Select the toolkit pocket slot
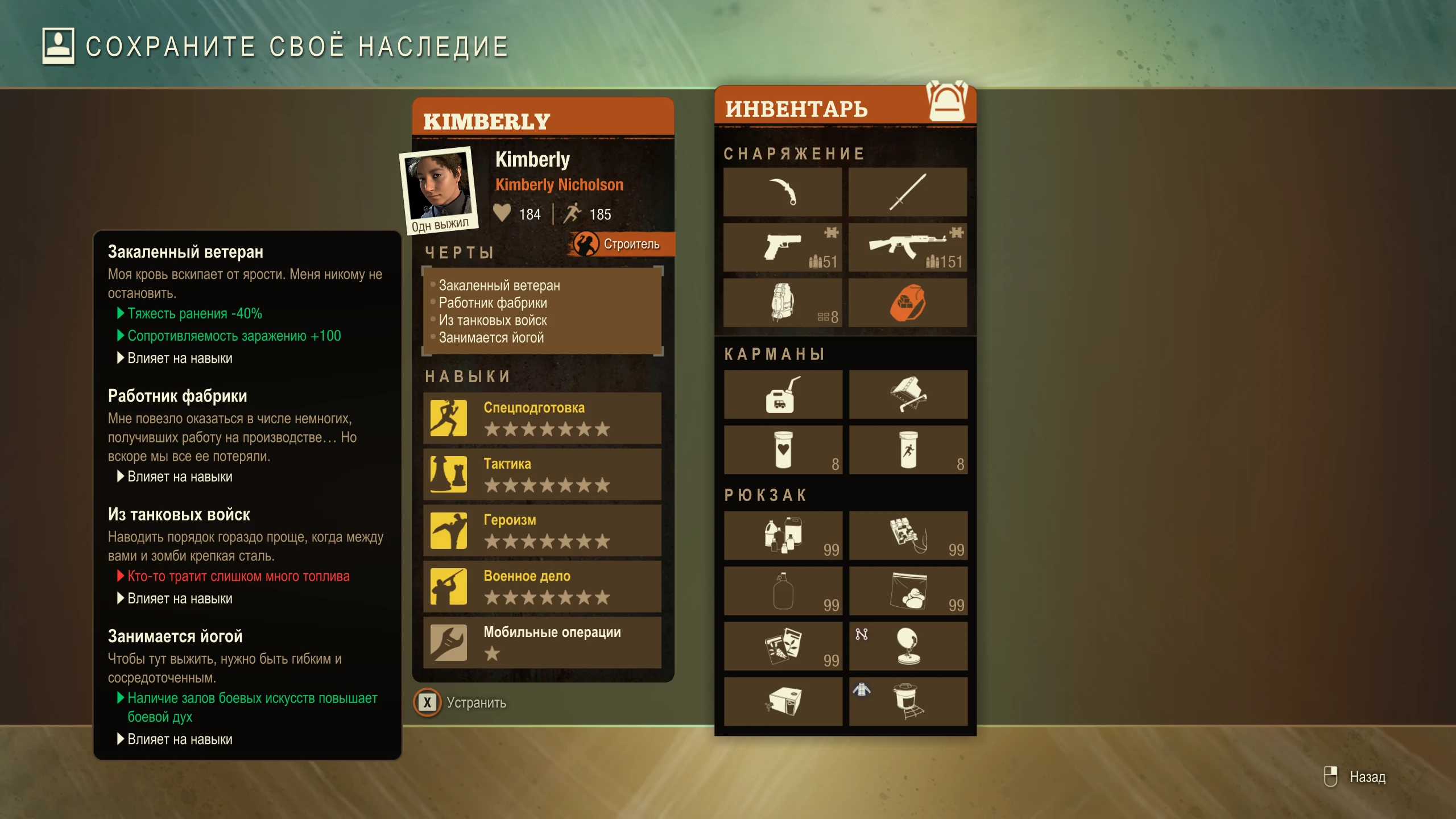Viewport: 1456px width, 819px height. pos(909,394)
